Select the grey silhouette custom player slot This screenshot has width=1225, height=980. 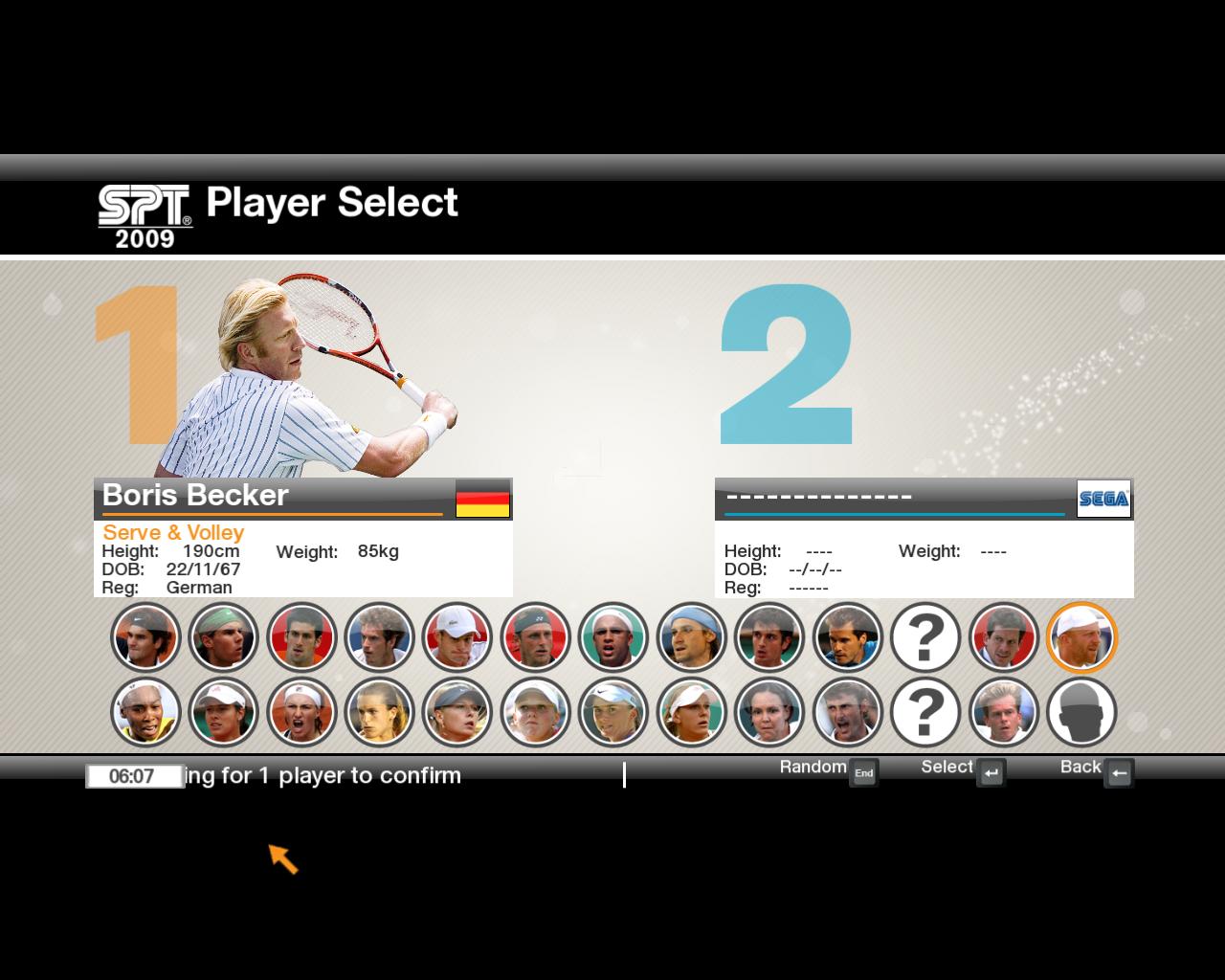1081,713
